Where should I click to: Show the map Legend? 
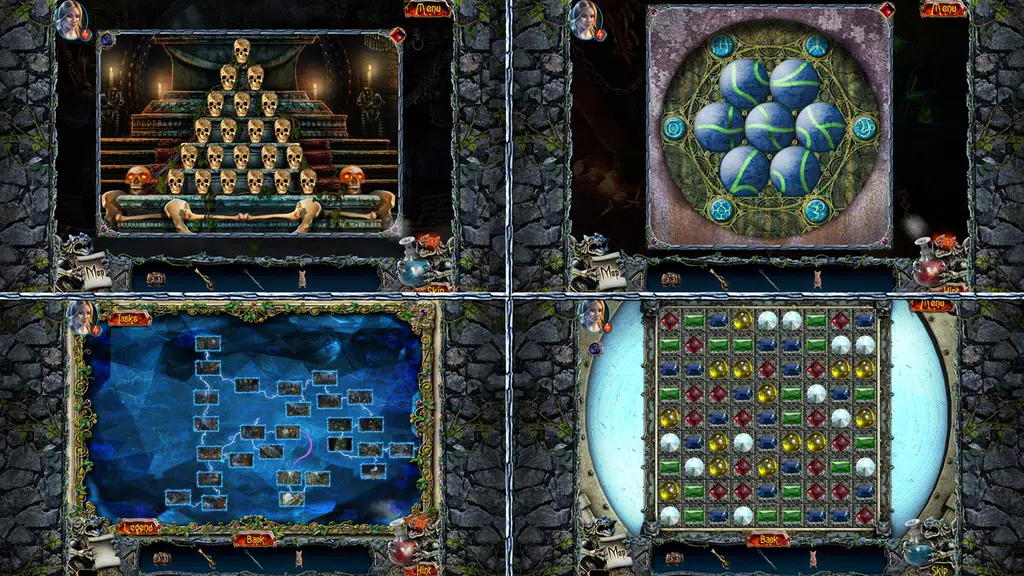click(x=139, y=527)
